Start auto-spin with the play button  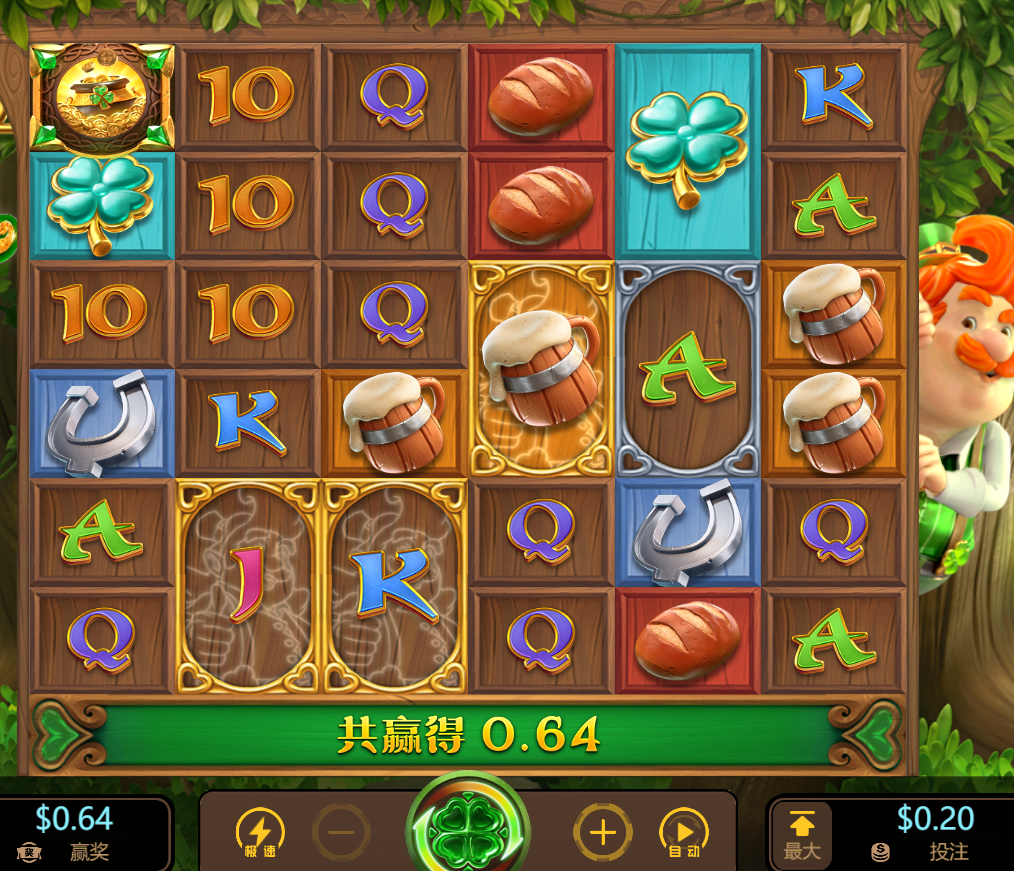684,832
